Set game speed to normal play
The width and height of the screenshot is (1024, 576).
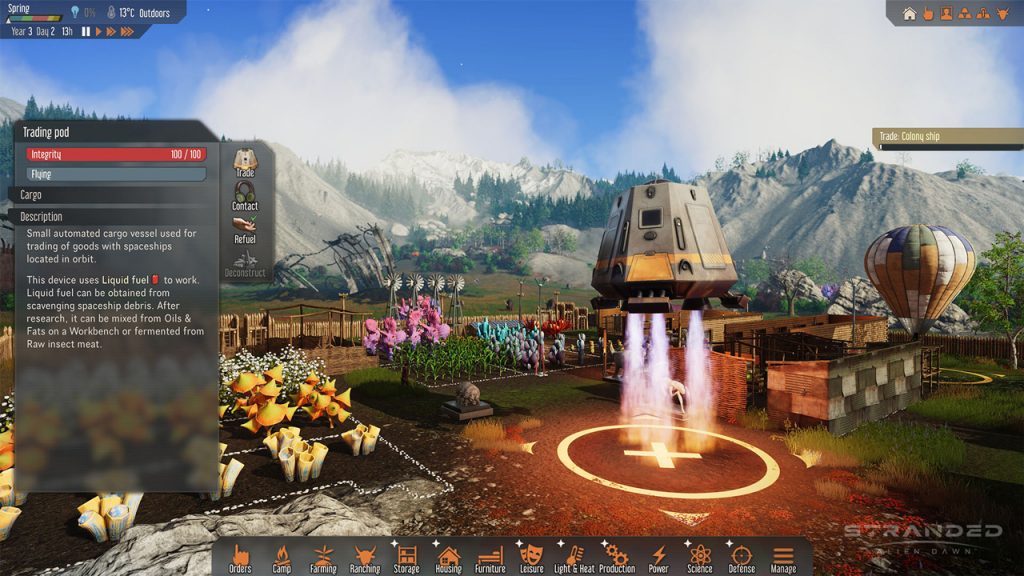pyautogui.click(x=98, y=32)
